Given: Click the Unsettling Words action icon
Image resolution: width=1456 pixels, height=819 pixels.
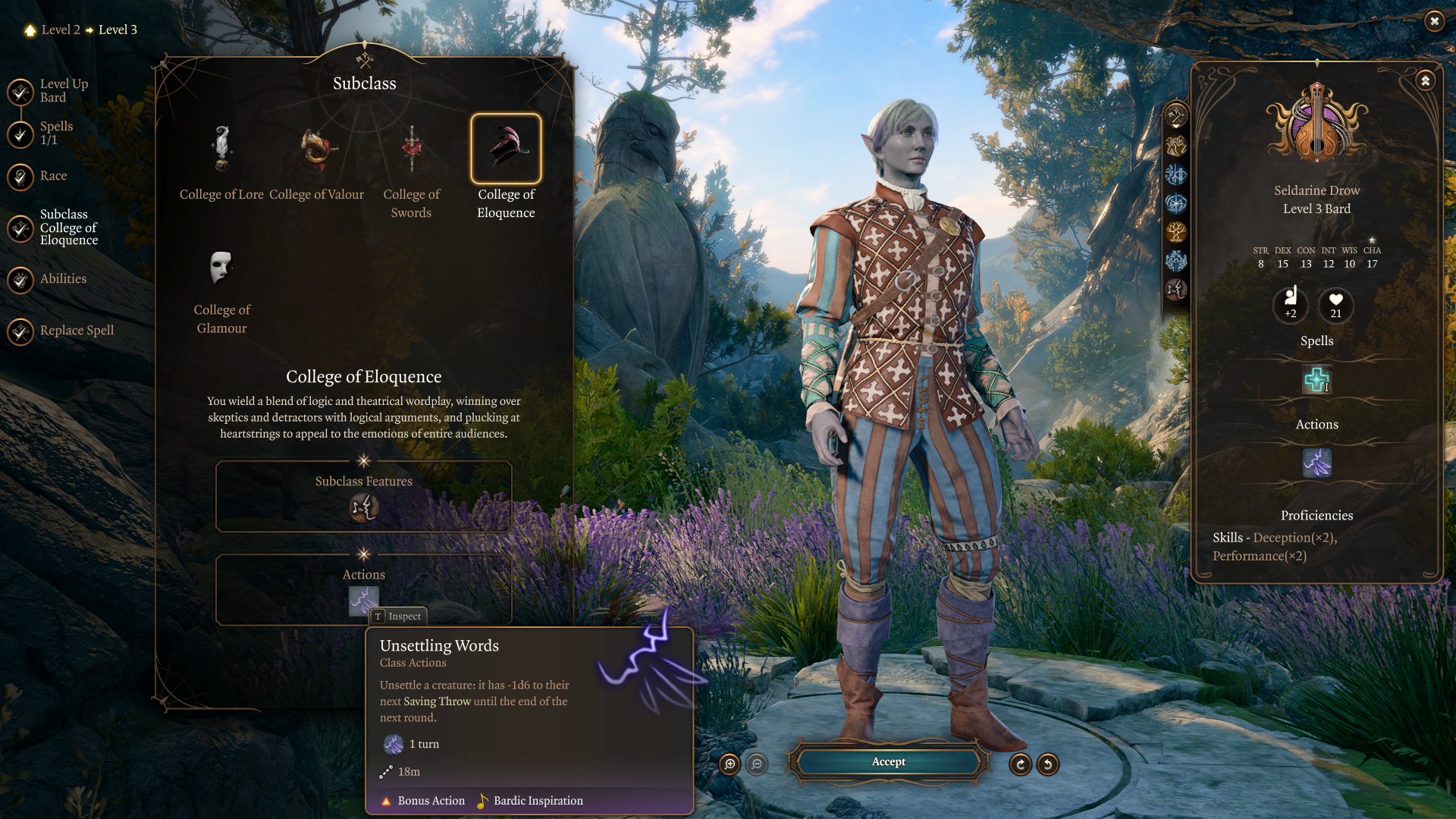Looking at the screenshot, I should (x=363, y=600).
